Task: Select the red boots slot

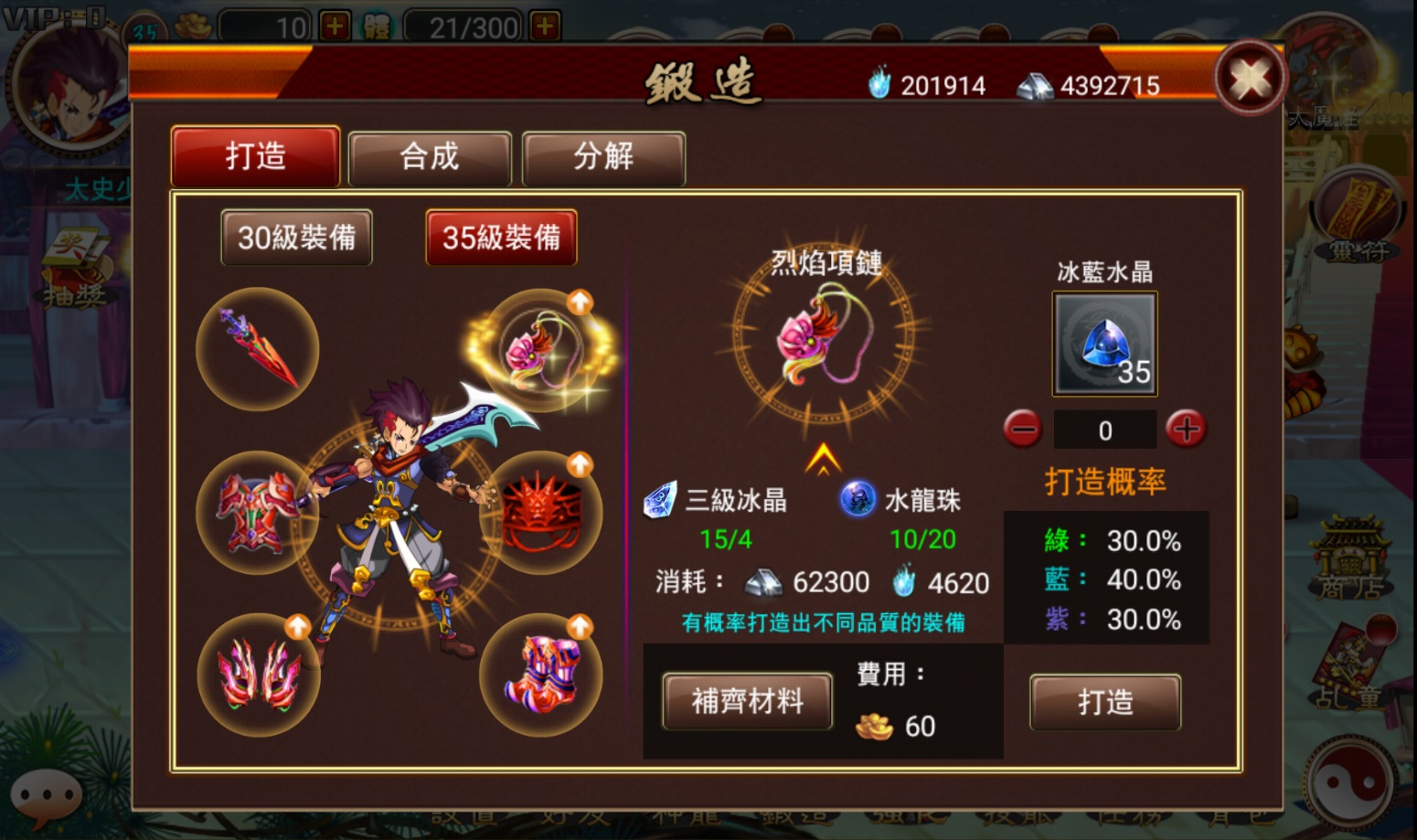Action: (x=541, y=675)
